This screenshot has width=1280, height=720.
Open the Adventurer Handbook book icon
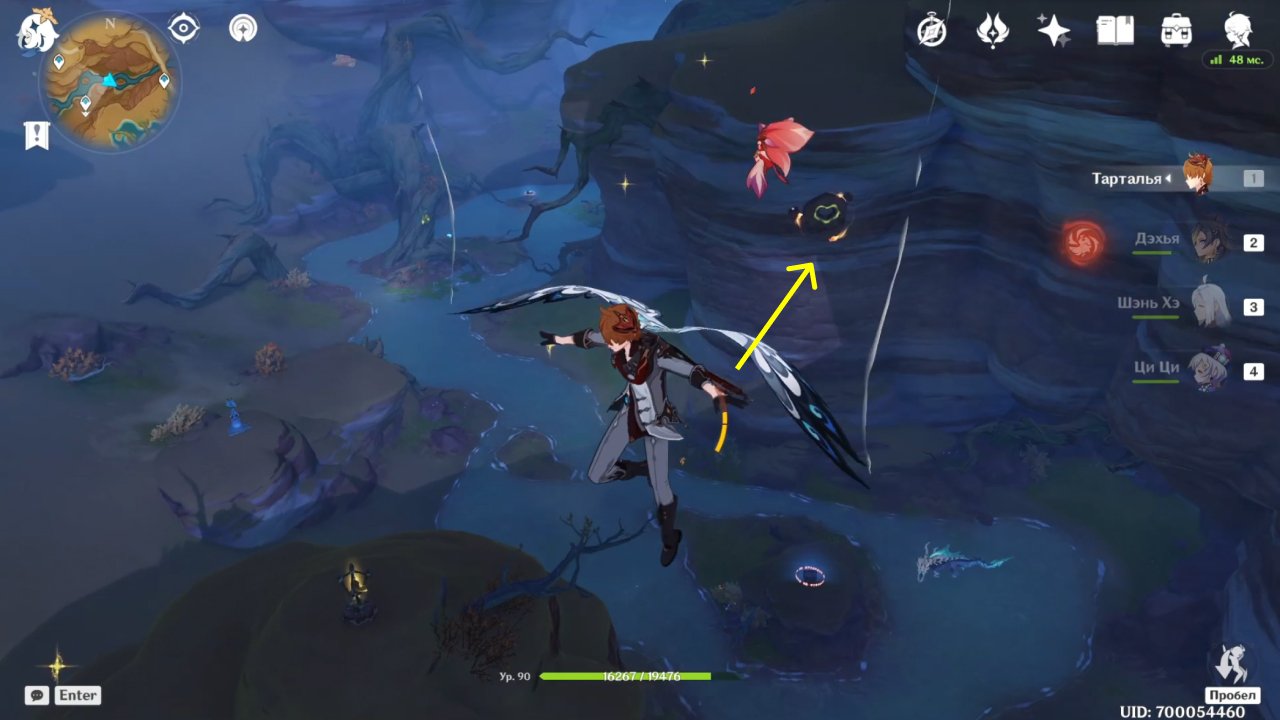(x=1115, y=31)
